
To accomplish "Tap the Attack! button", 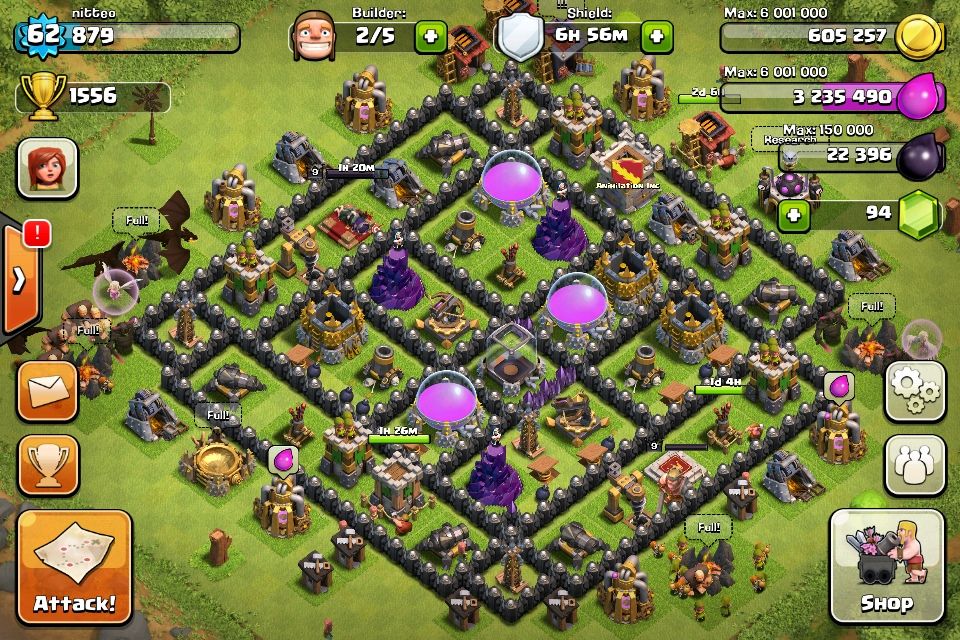I will (74, 567).
